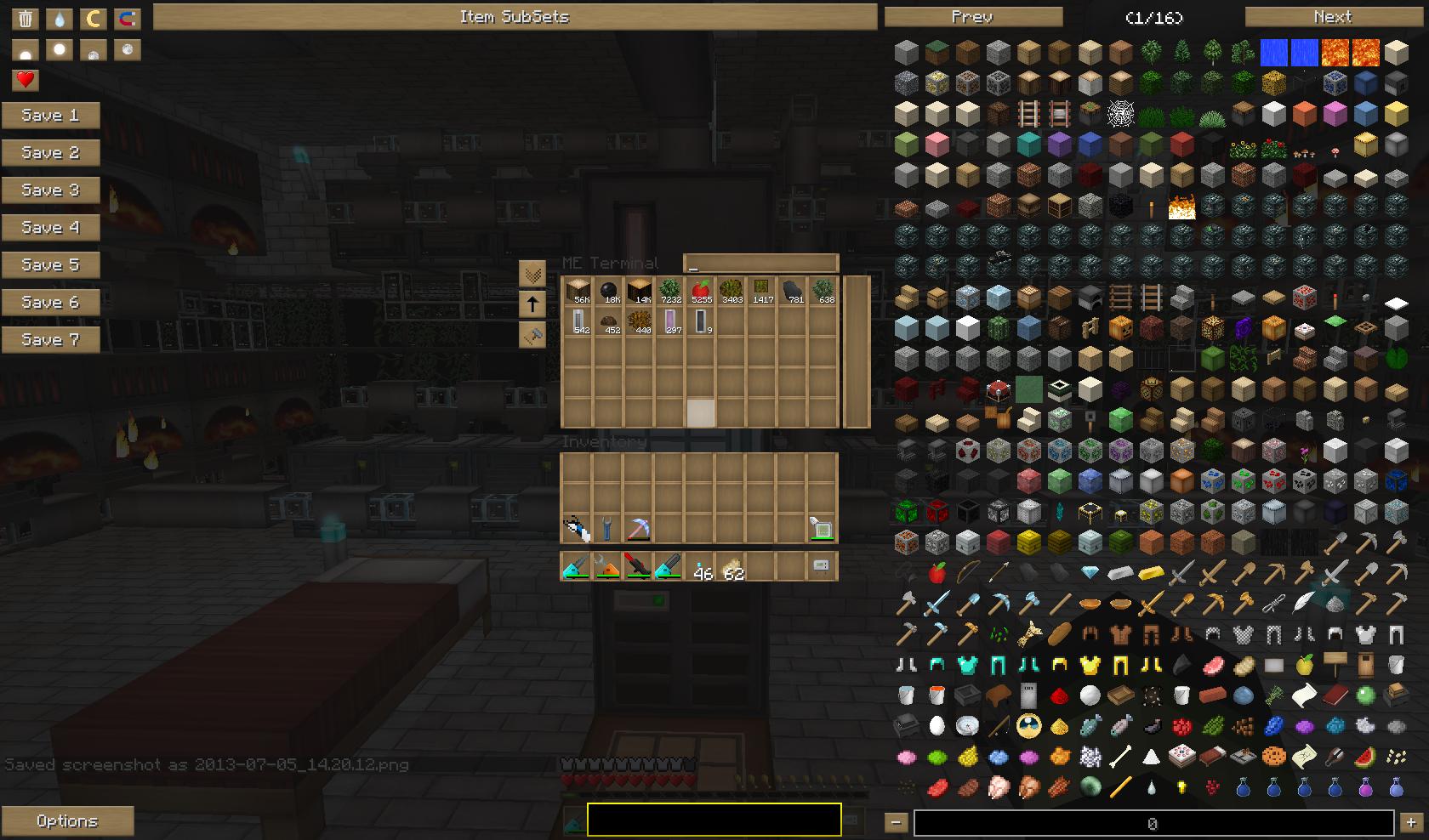Open the Item SubSets dropdown

515,17
